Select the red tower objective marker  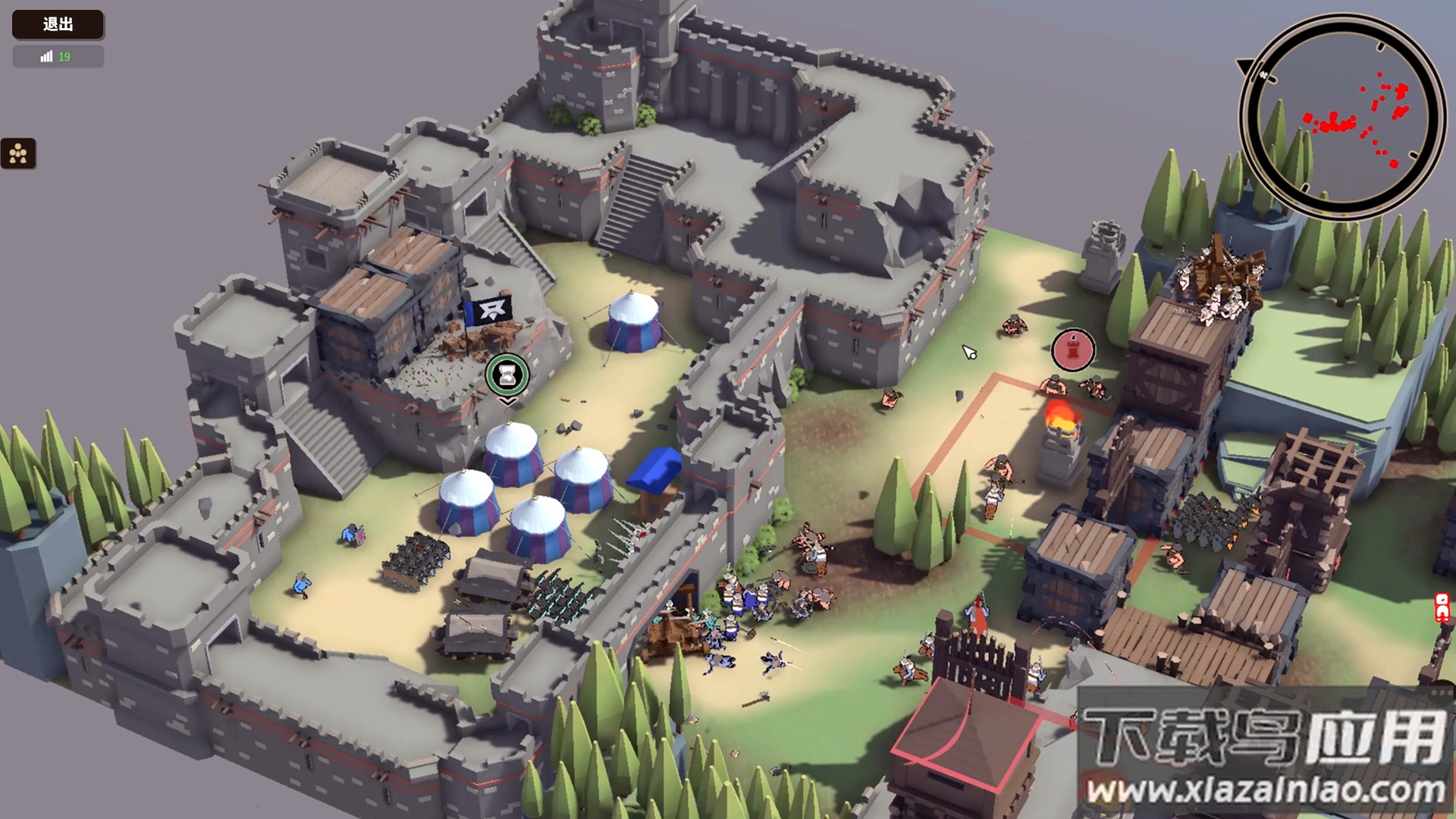pos(1073,350)
